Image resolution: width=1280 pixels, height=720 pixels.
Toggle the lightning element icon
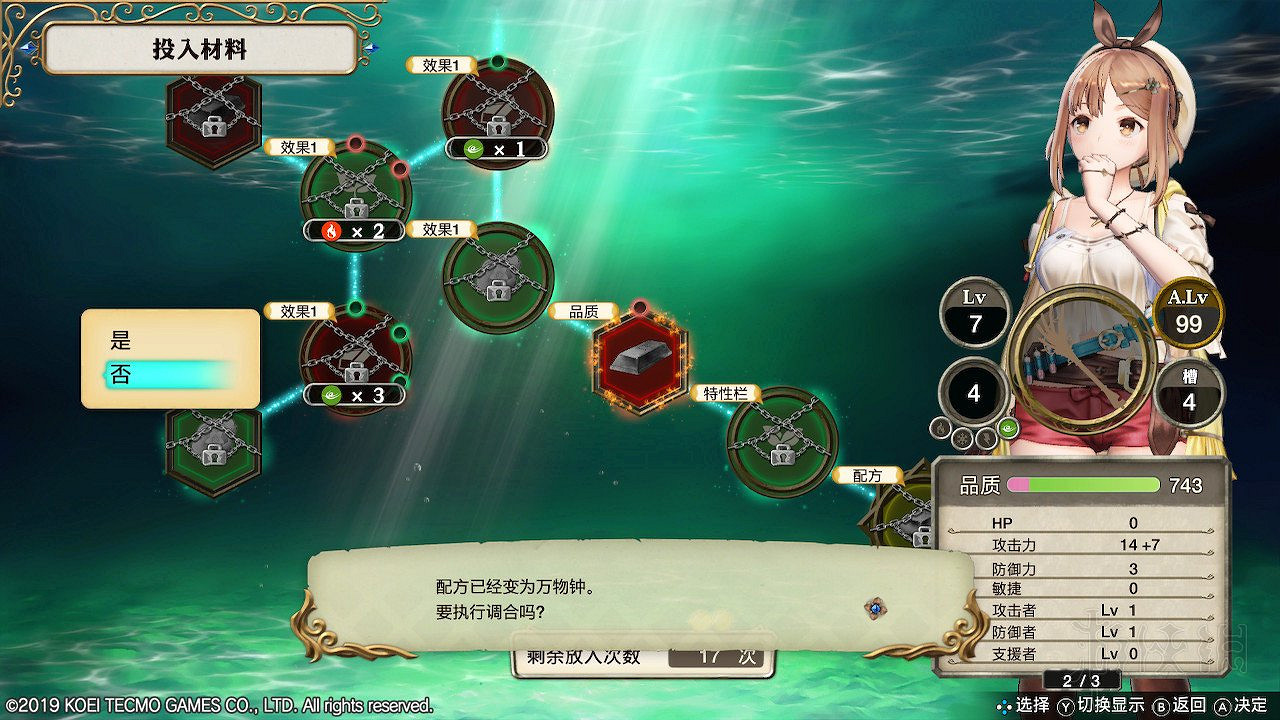(x=986, y=438)
